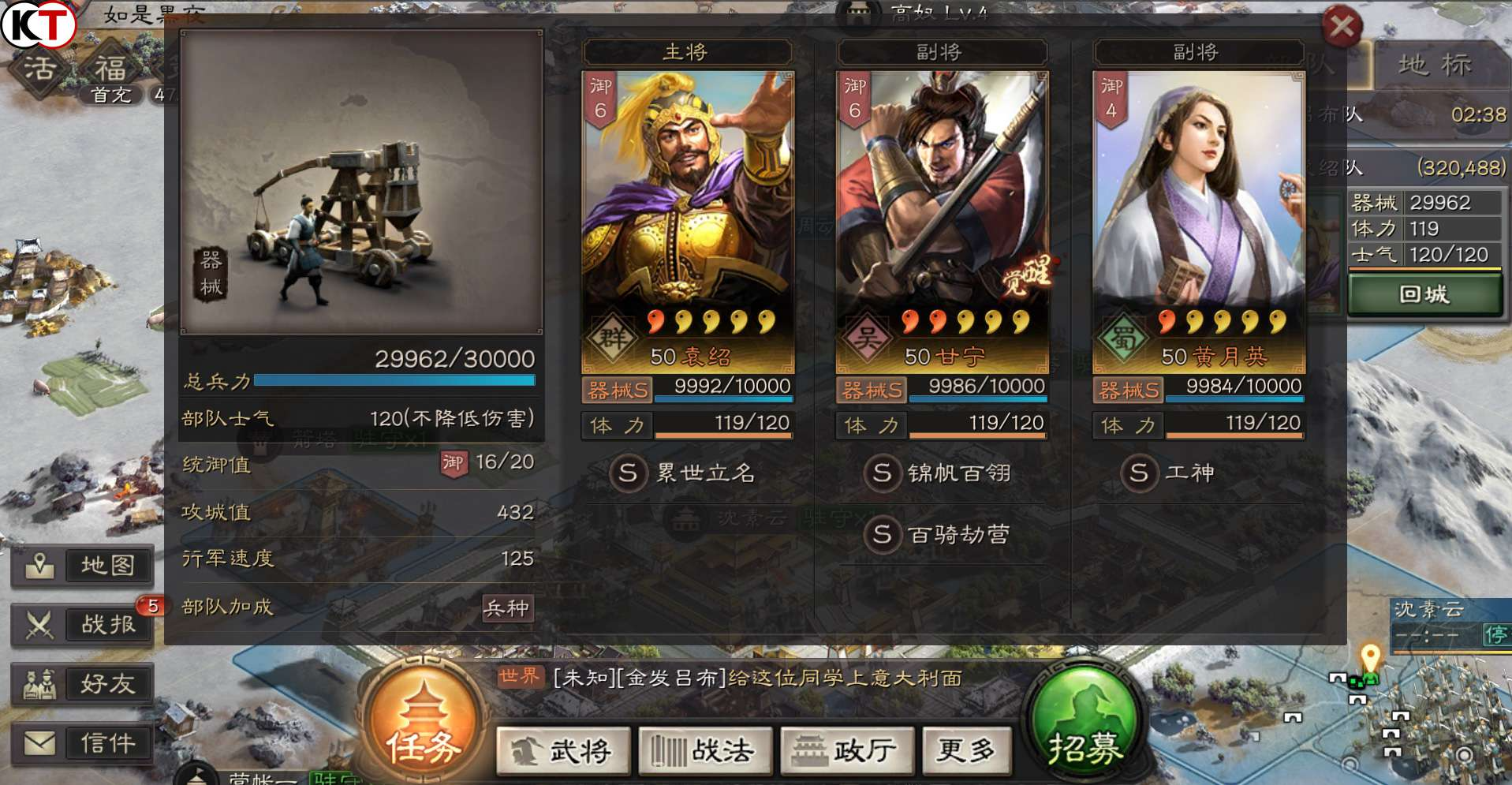Image resolution: width=1512 pixels, height=785 pixels.
Task: Open the 累世立名 skill
Action: pos(683,473)
